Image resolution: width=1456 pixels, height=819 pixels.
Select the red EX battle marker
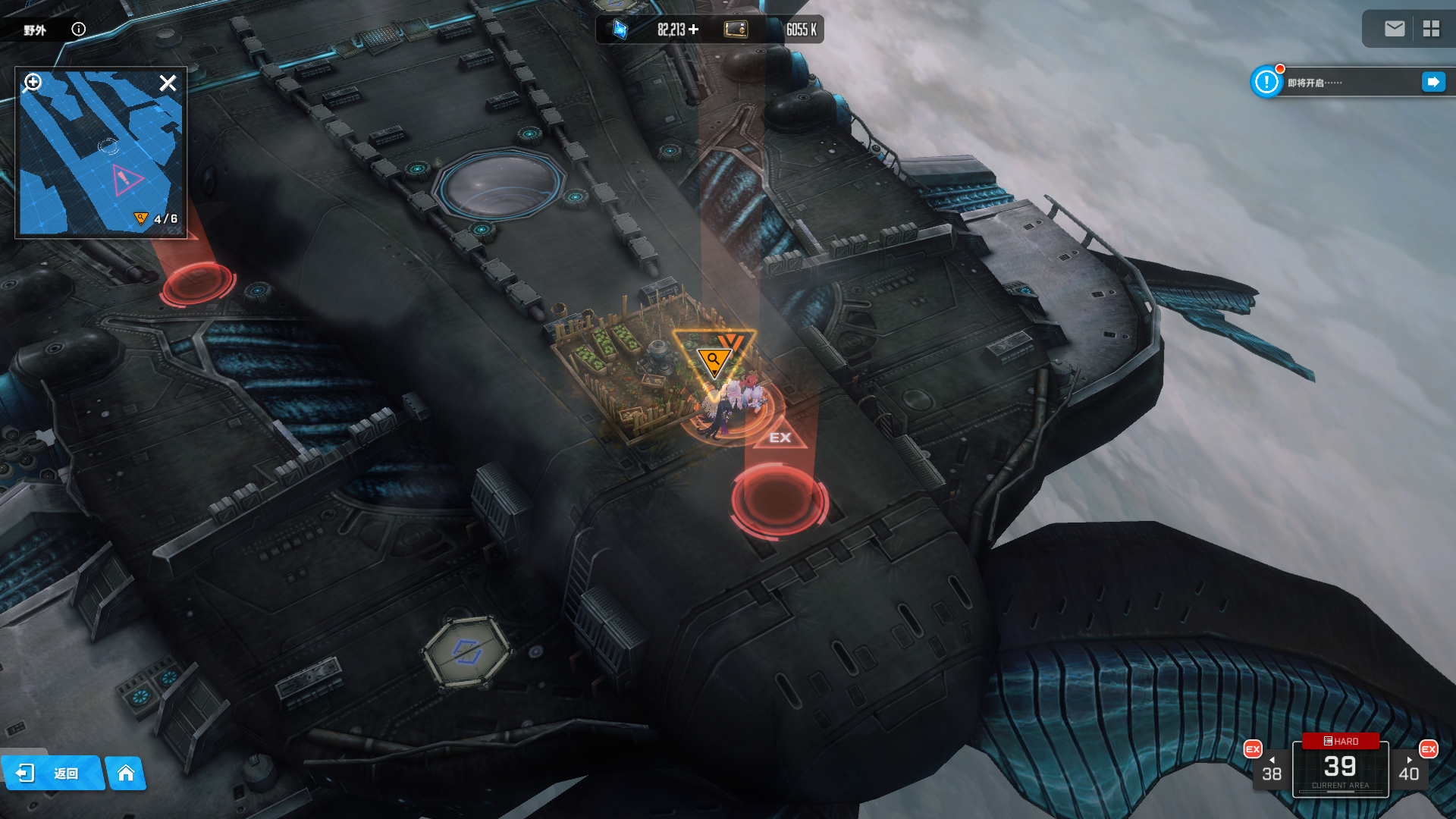780,437
